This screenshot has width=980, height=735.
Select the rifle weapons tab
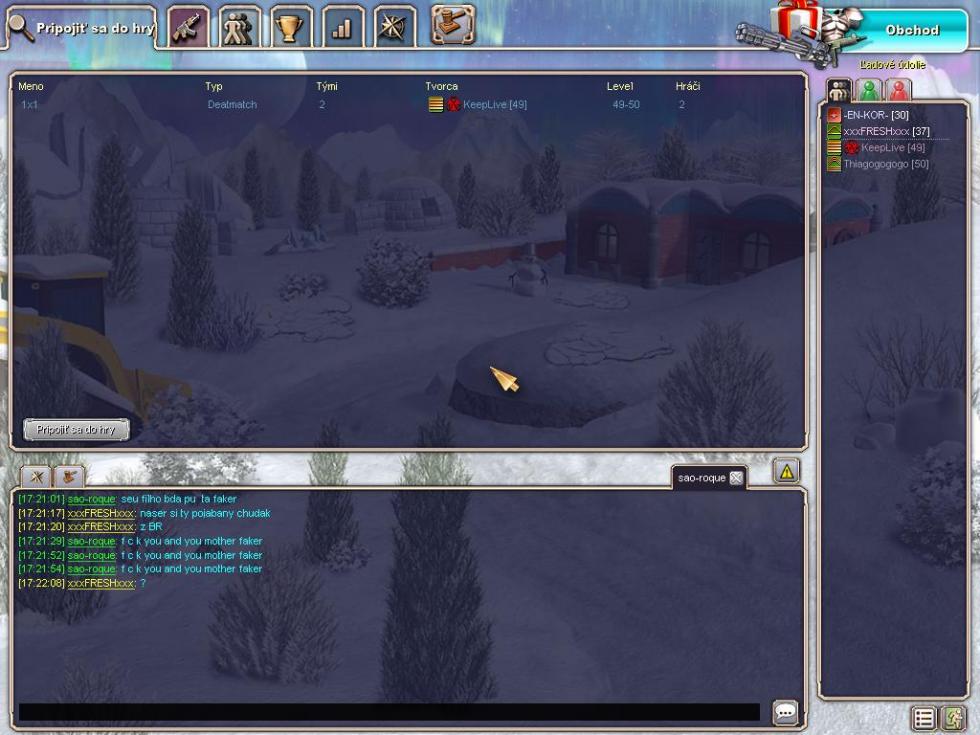[x=189, y=28]
